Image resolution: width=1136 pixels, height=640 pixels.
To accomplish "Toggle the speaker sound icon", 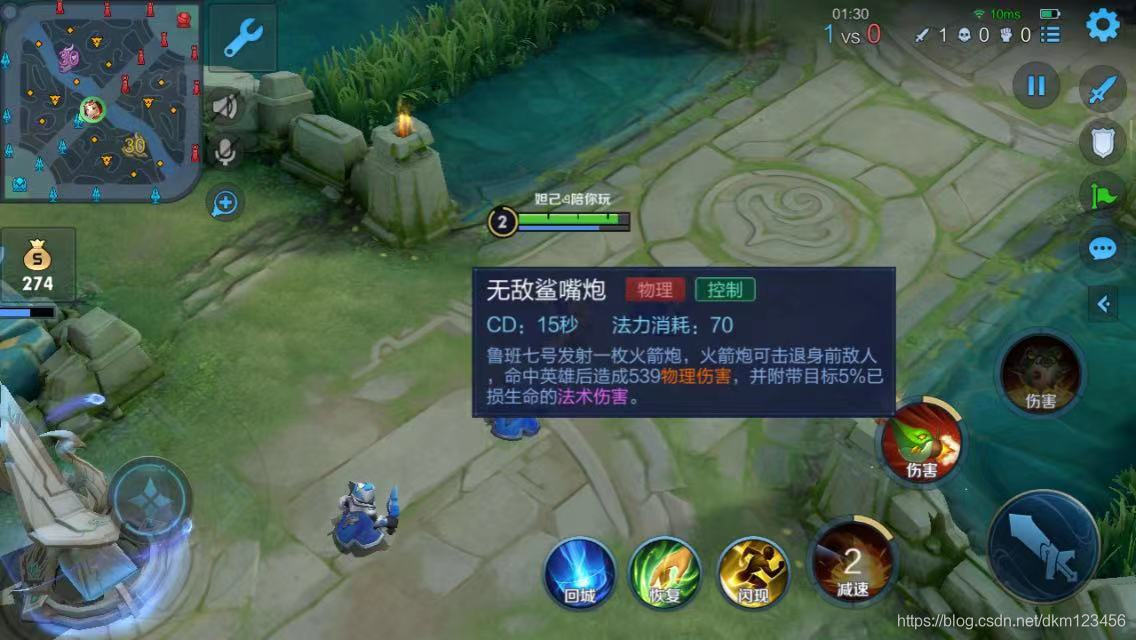I will coord(227,106).
